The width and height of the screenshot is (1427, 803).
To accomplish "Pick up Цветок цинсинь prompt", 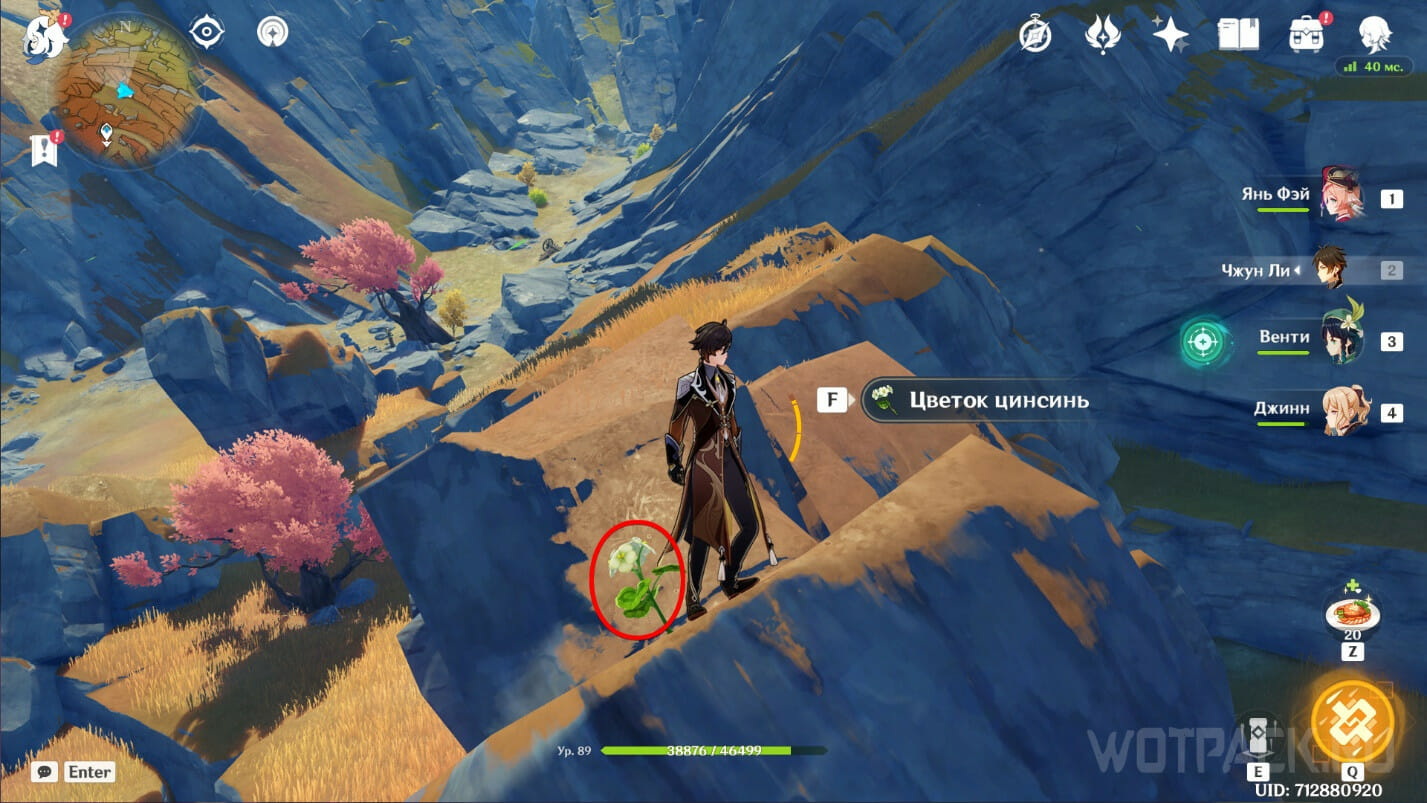I will [x=975, y=401].
